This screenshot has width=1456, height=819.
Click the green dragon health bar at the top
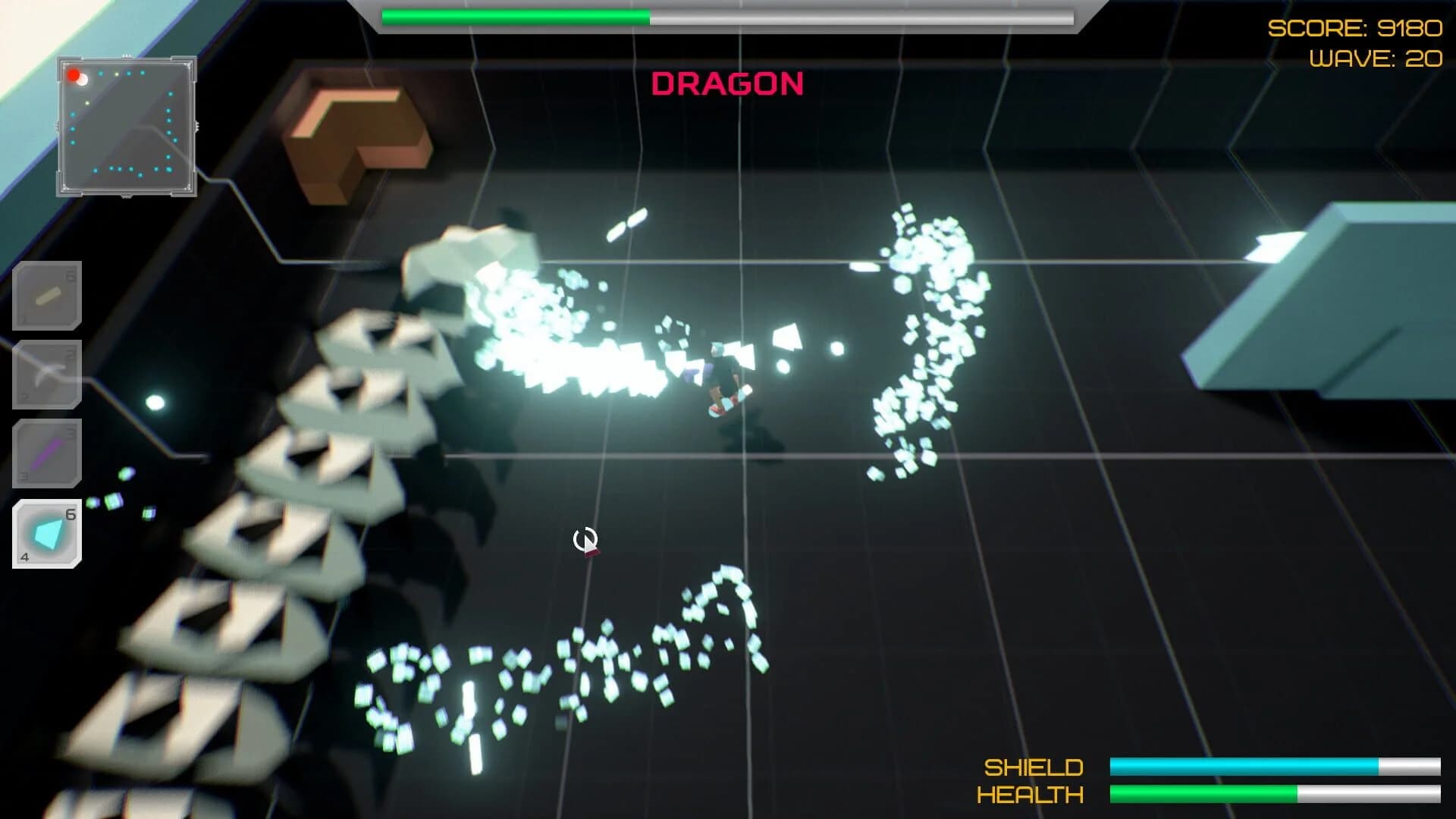click(516, 17)
